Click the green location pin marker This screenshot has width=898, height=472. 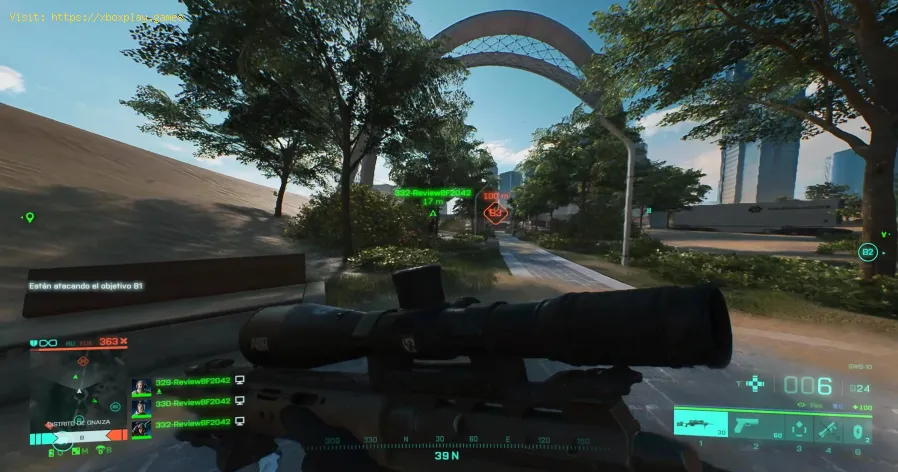(x=29, y=216)
